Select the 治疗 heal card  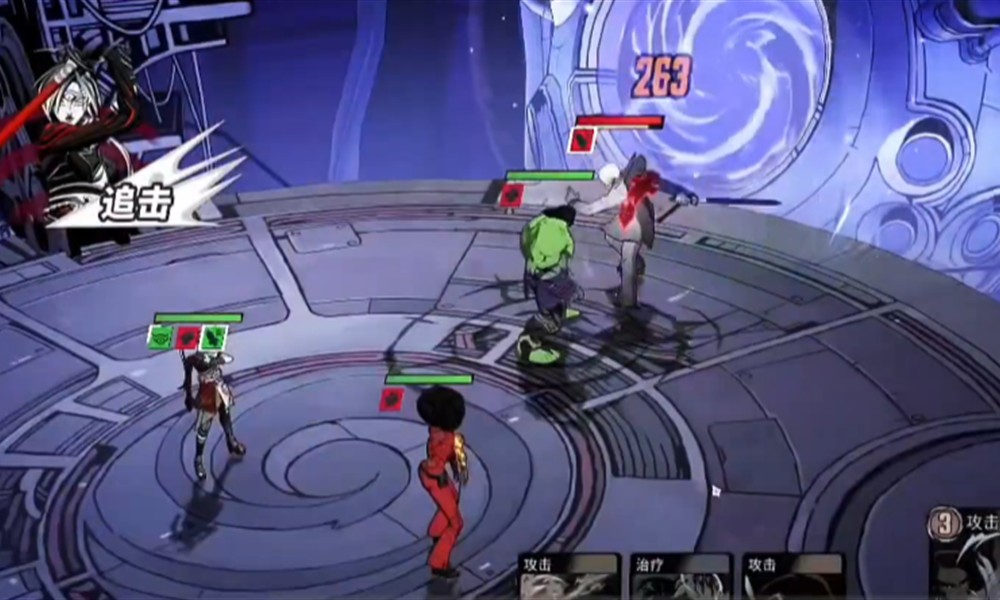pos(681,577)
